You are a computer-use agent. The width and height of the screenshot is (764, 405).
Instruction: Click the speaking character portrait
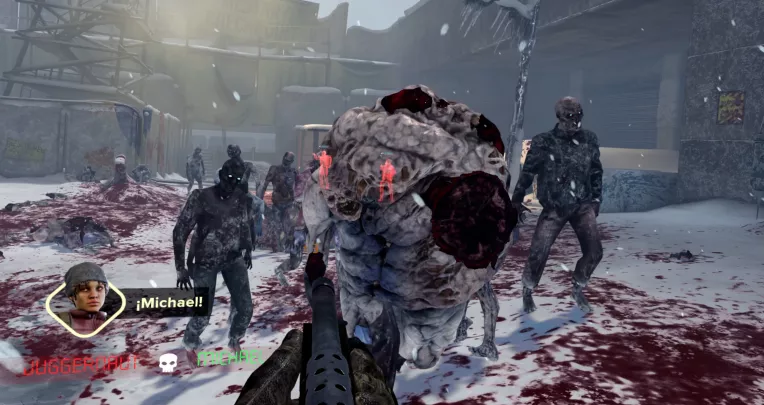85,297
